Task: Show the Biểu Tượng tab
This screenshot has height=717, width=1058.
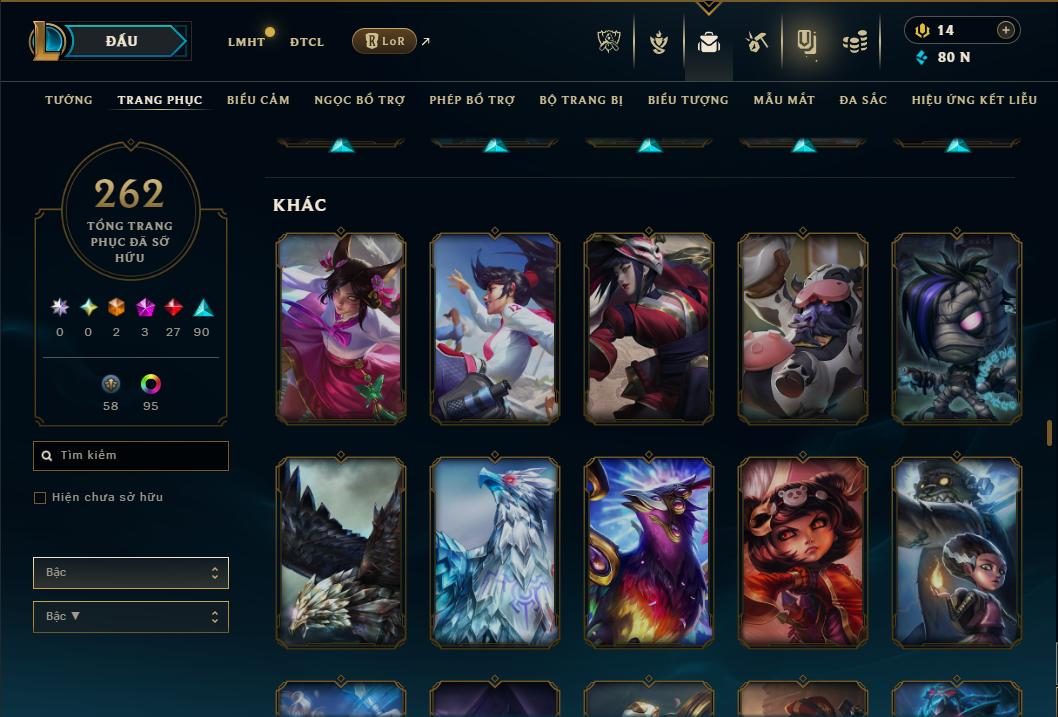Action: tap(688, 100)
